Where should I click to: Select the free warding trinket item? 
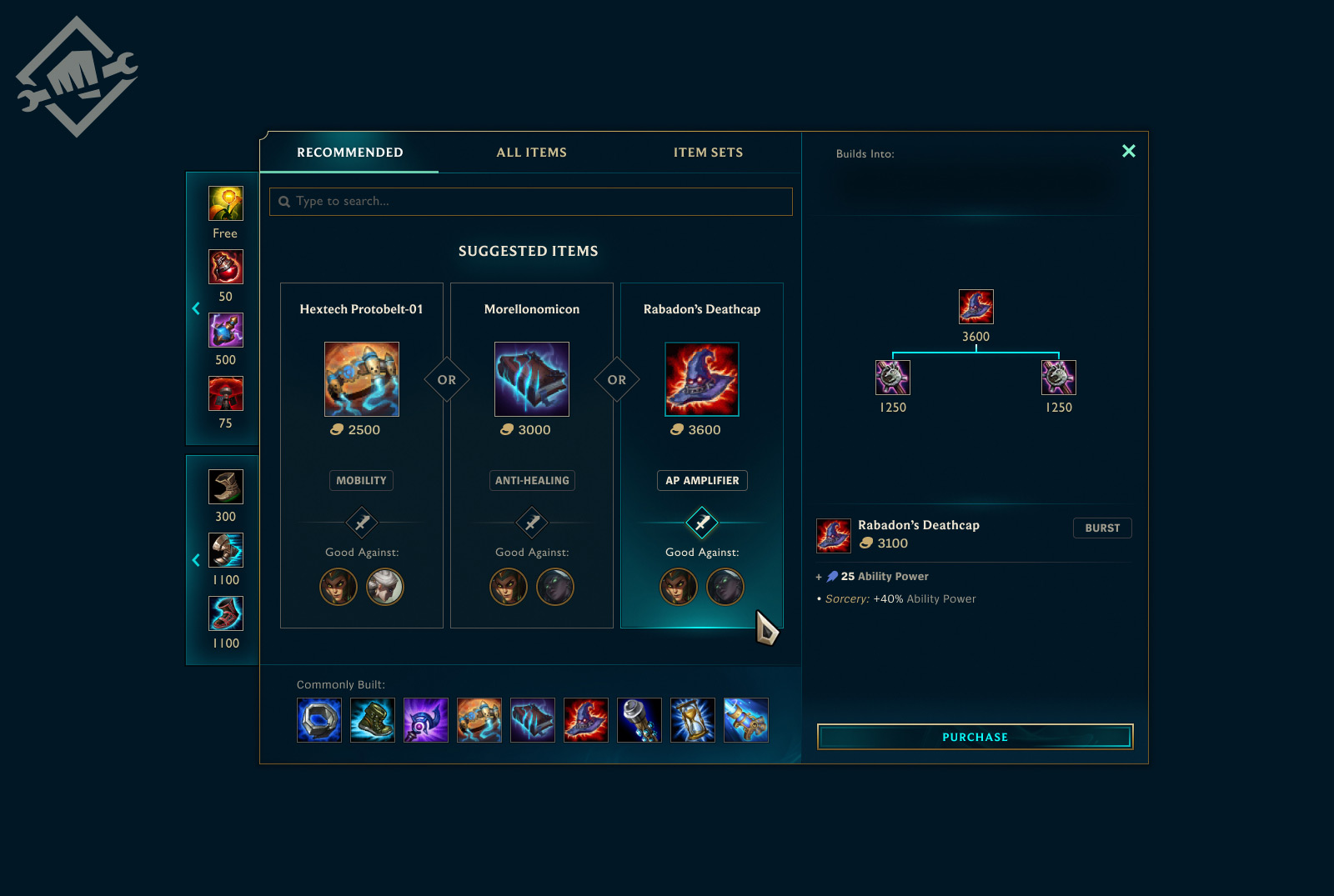click(224, 203)
